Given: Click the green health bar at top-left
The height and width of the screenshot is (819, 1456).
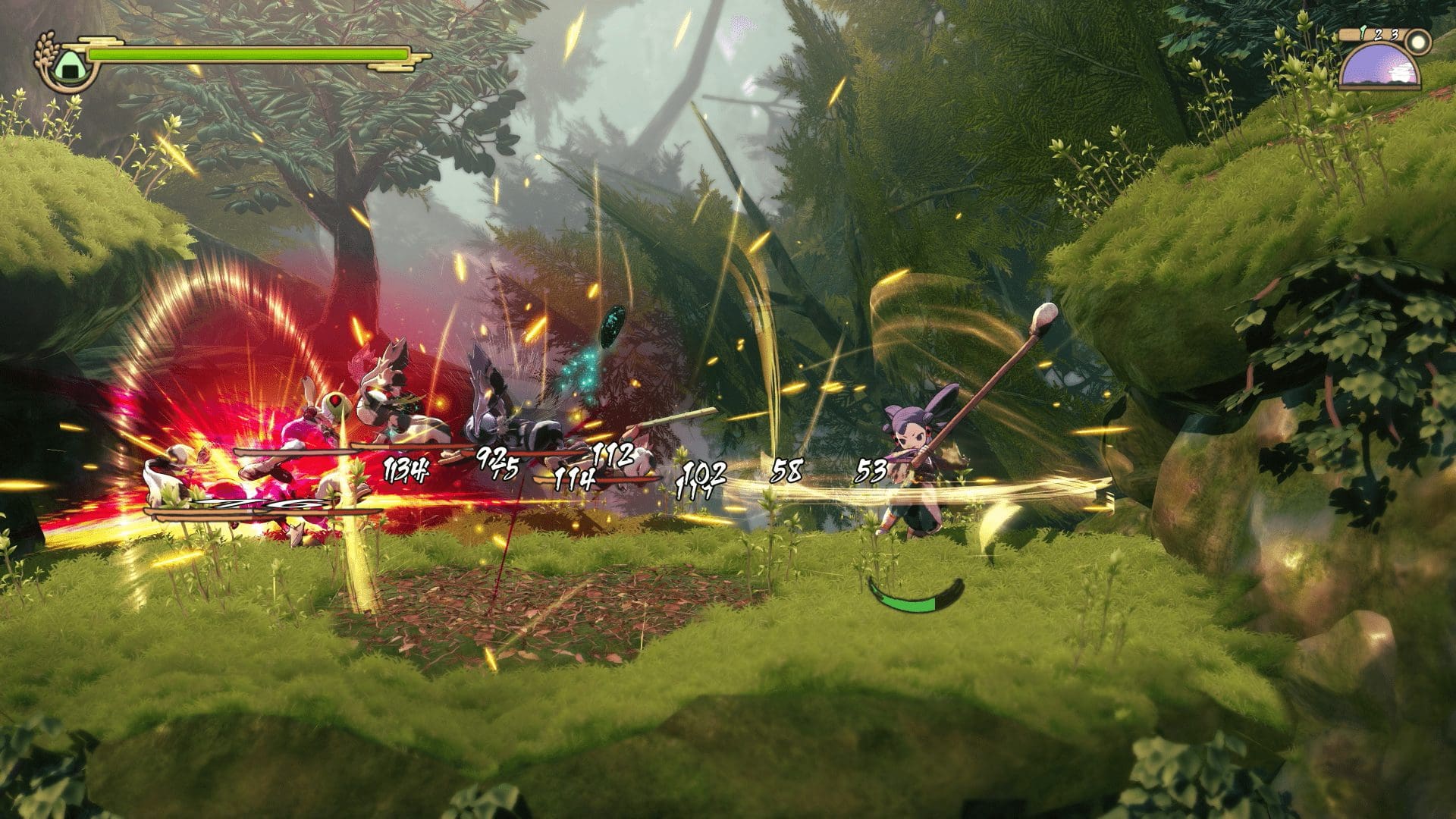Looking at the screenshot, I should click(250, 55).
